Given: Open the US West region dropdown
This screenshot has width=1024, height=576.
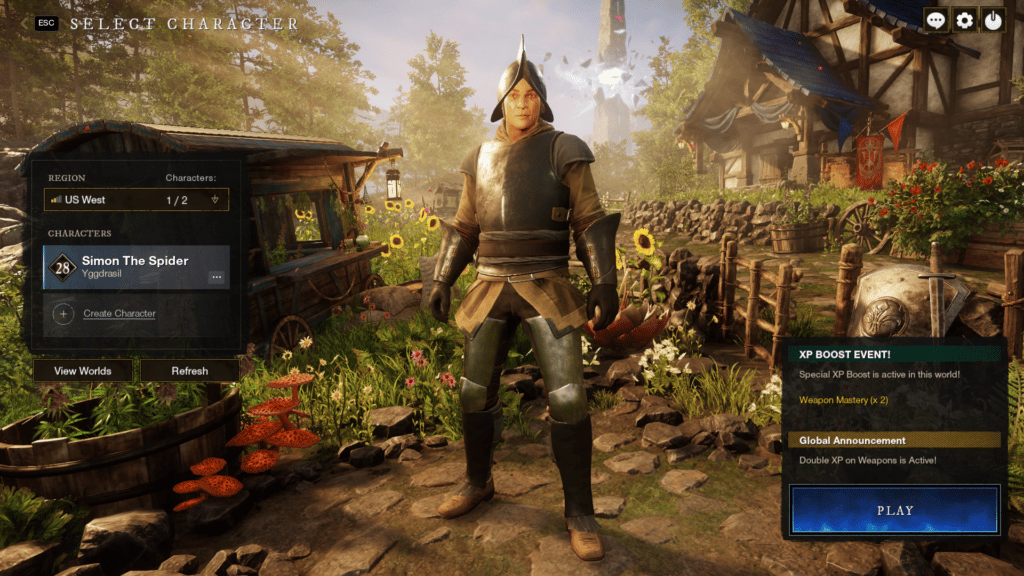Looking at the screenshot, I should tap(136, 200).
